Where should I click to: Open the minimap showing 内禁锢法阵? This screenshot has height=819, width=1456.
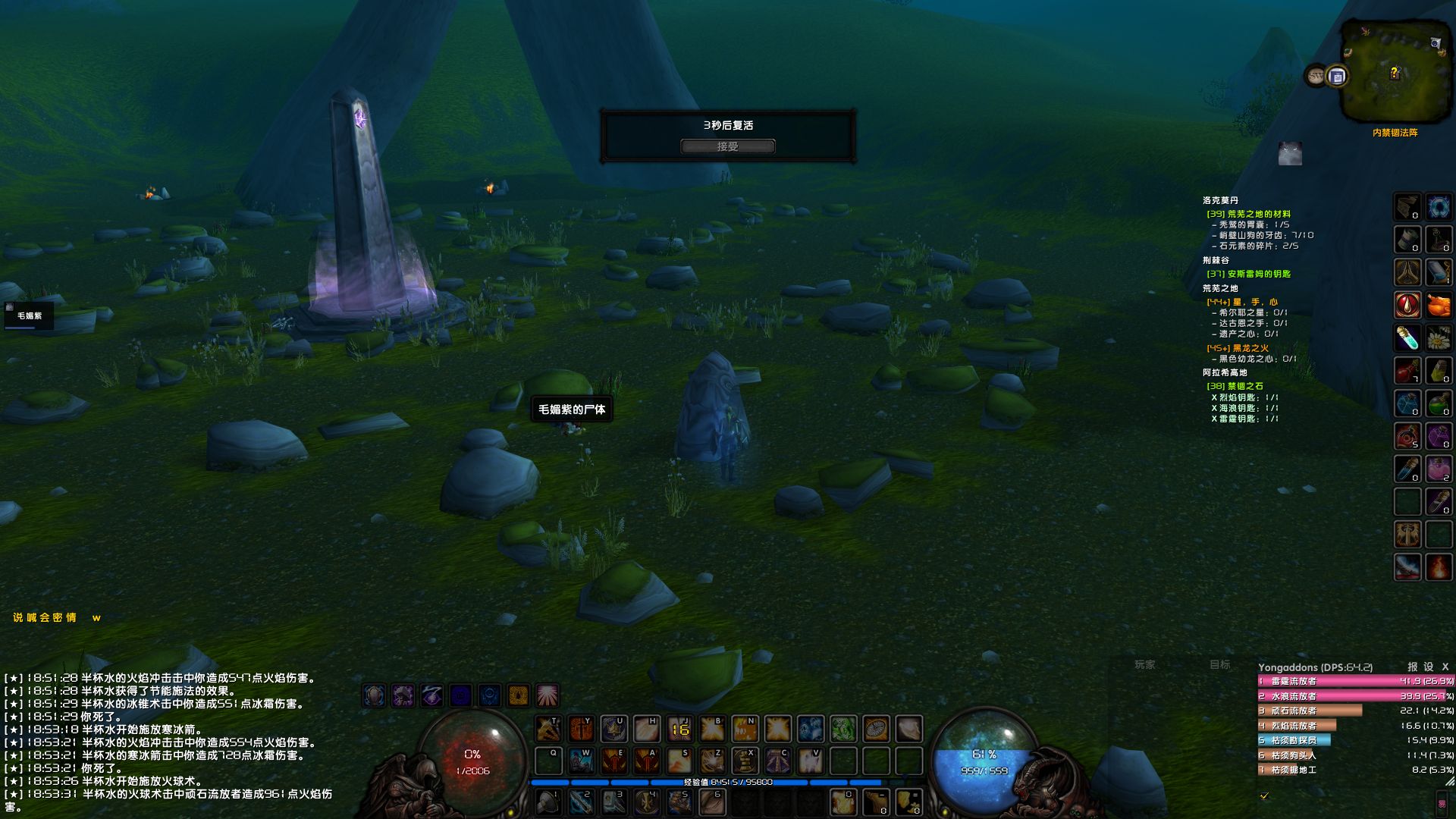point(1394,72)
